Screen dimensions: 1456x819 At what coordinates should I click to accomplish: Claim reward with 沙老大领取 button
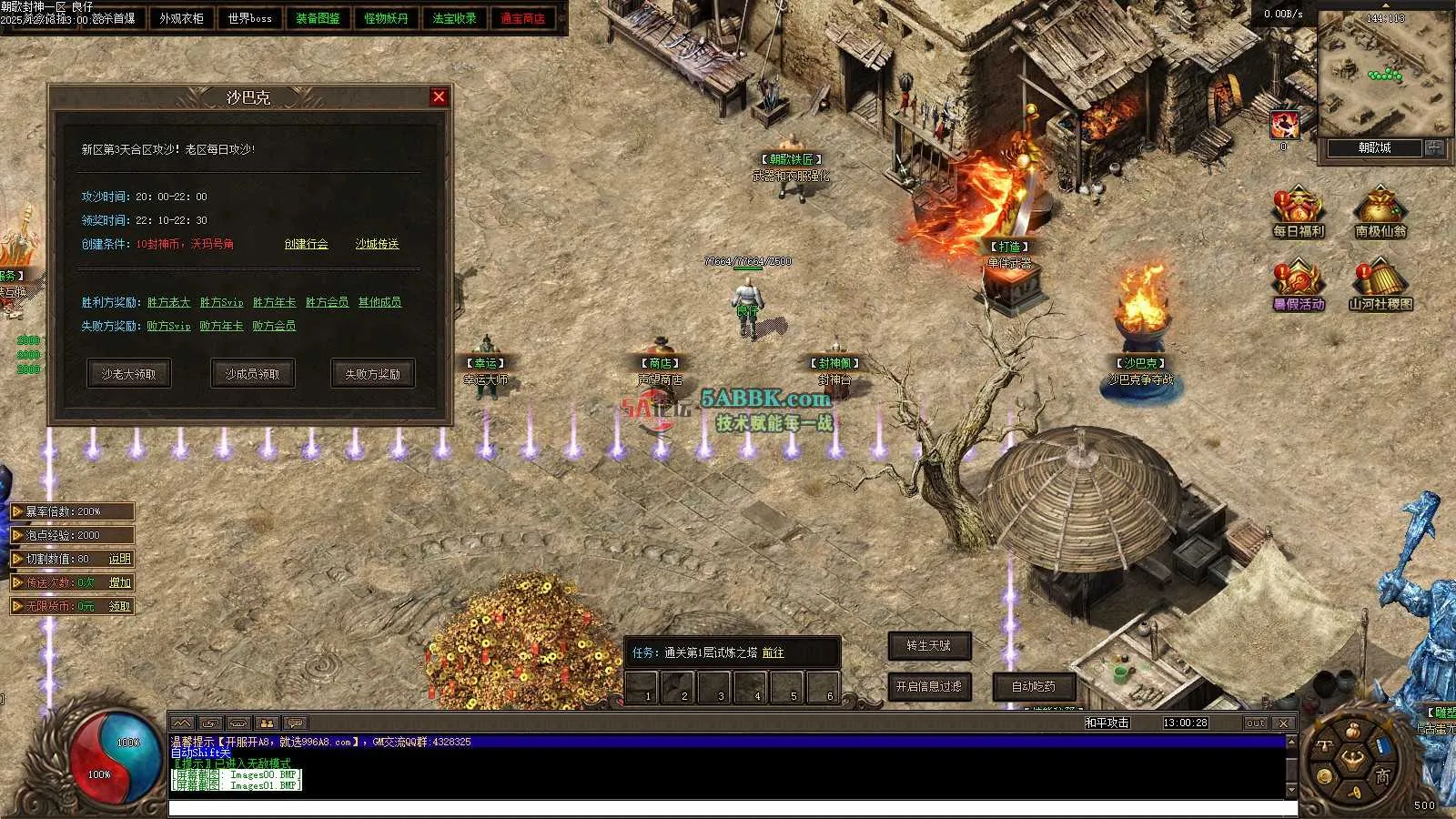click(x=128, y=374)
